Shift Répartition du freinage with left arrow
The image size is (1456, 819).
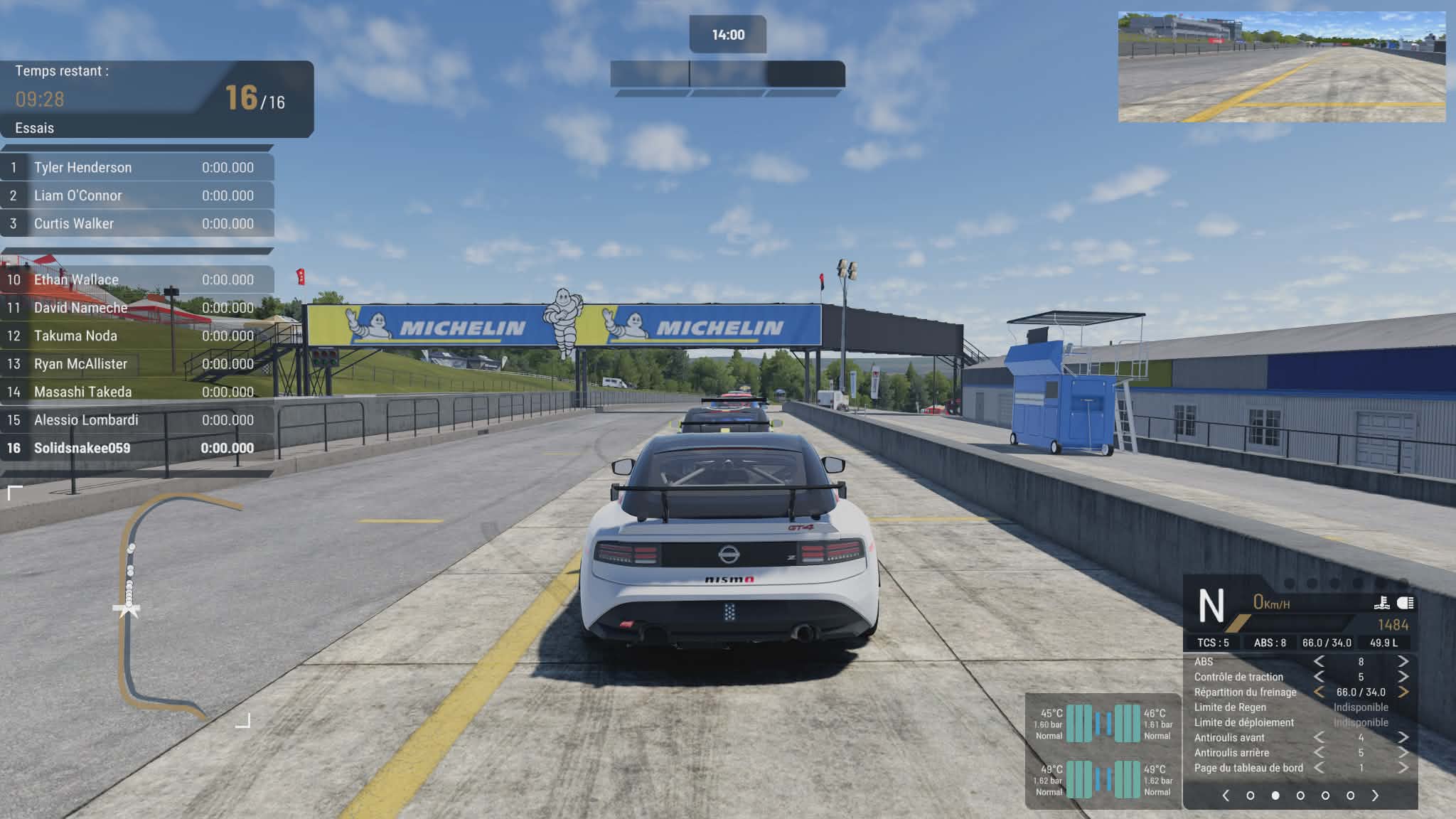1319,692
